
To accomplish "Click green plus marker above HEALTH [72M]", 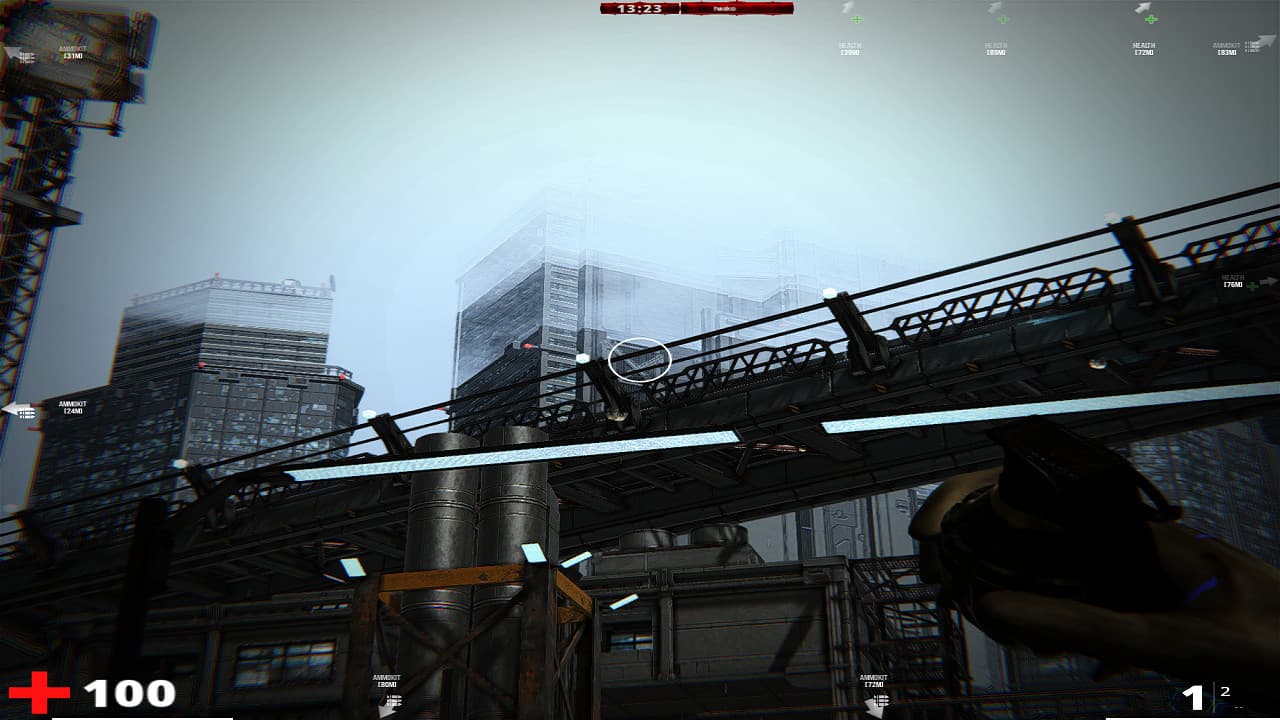I will pos(1150,18).
